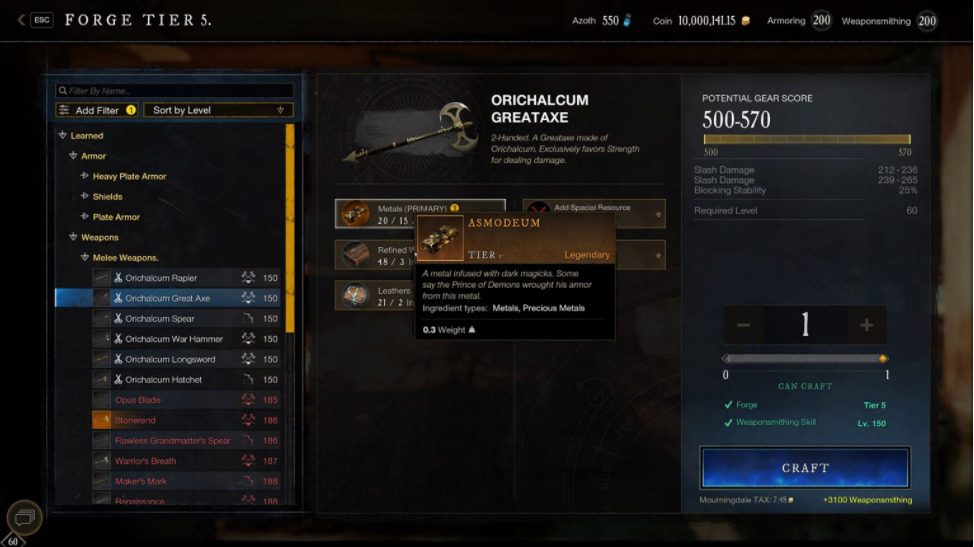Choose the Warrior's Breath recipe
This screenshot has width=974, height=547.
tap(145, 461)
